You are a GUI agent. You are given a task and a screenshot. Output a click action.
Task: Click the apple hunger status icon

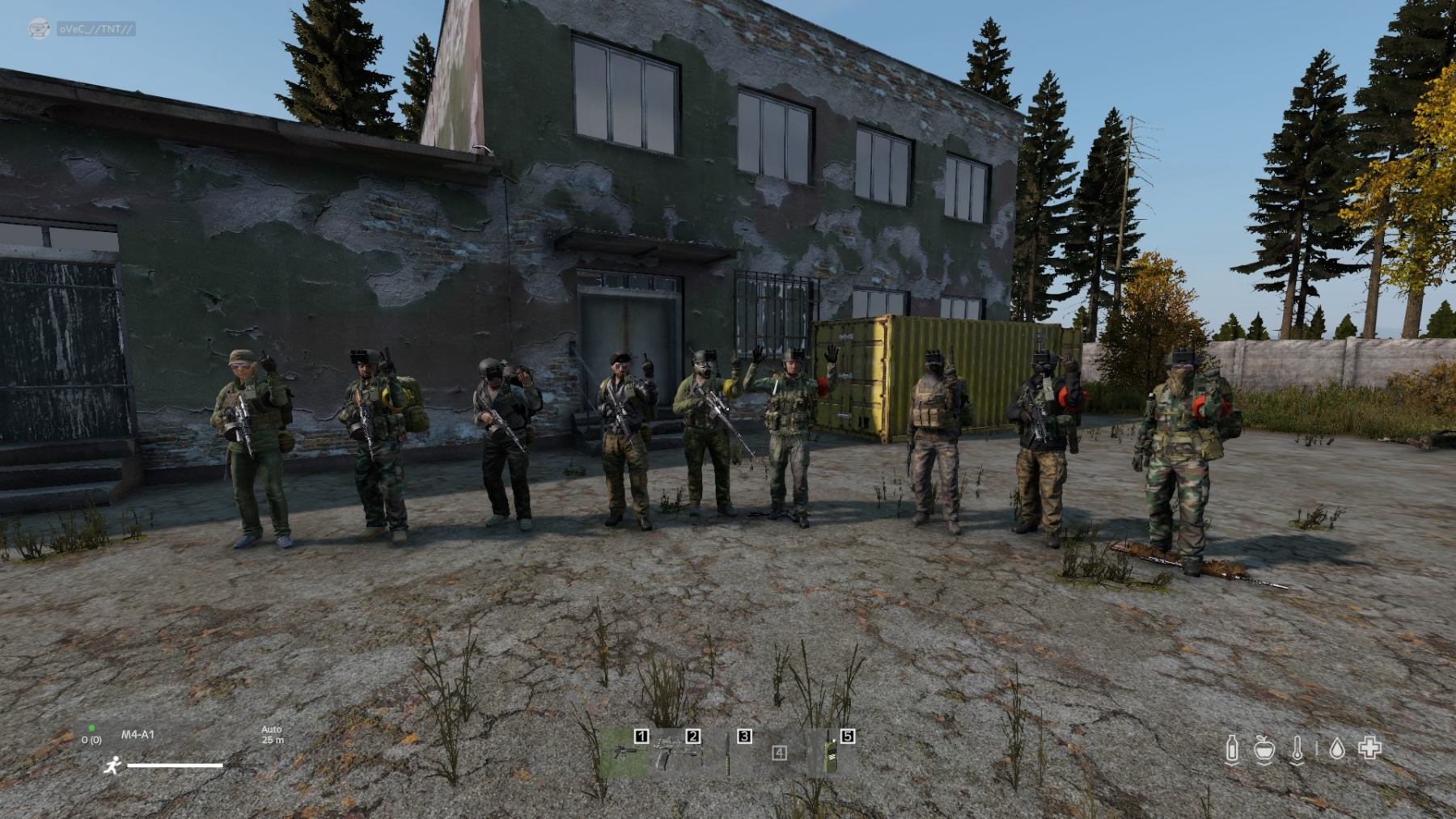tap(1264, 749)
